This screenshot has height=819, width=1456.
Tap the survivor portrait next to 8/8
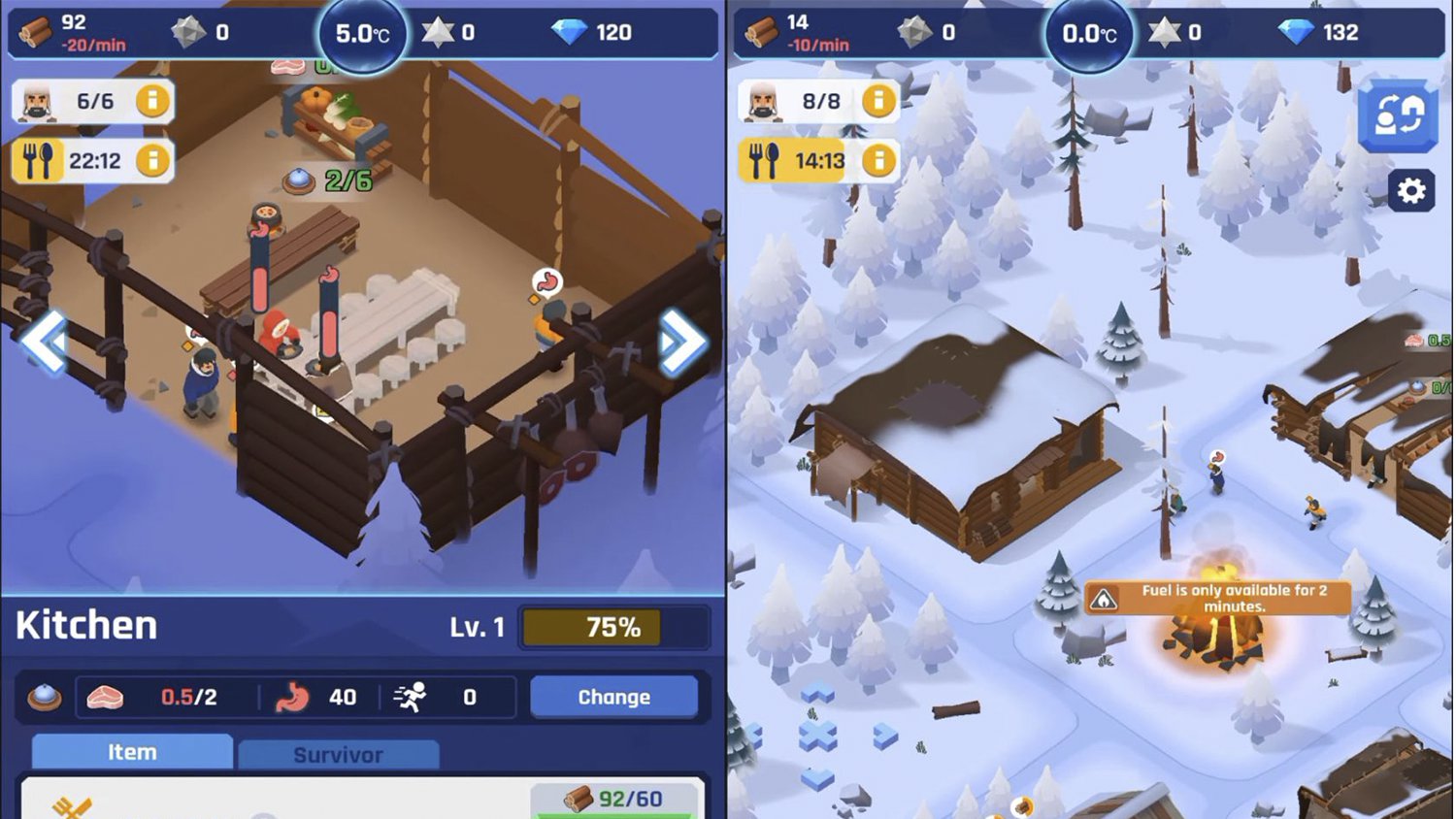(x=764, y=101)
